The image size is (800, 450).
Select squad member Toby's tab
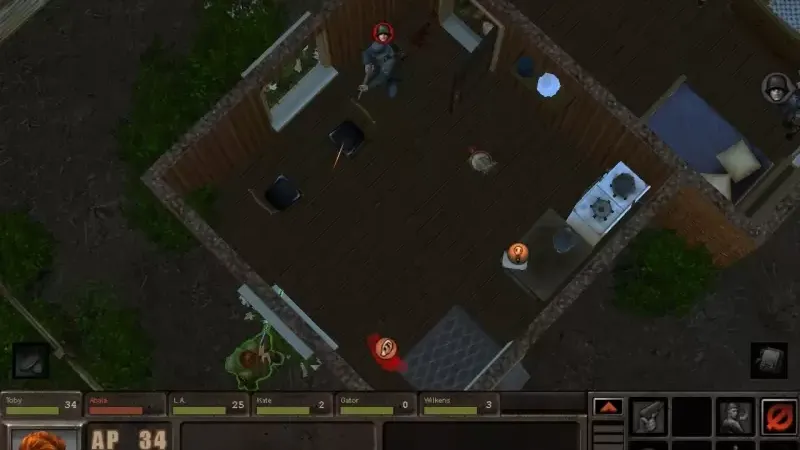(x=42, y=404)
